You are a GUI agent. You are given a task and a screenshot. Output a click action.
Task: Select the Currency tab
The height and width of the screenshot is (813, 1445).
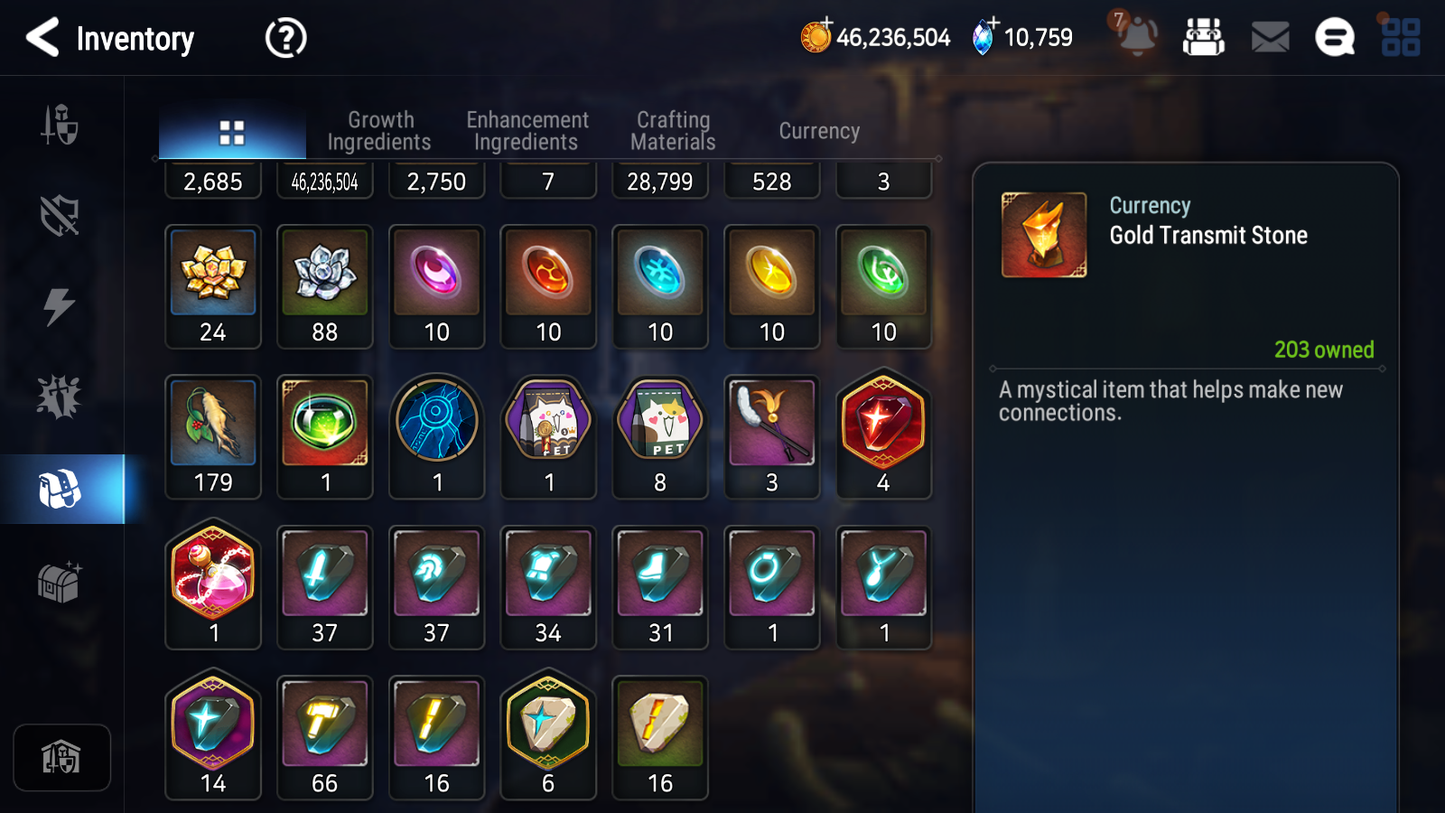[819, 131]
